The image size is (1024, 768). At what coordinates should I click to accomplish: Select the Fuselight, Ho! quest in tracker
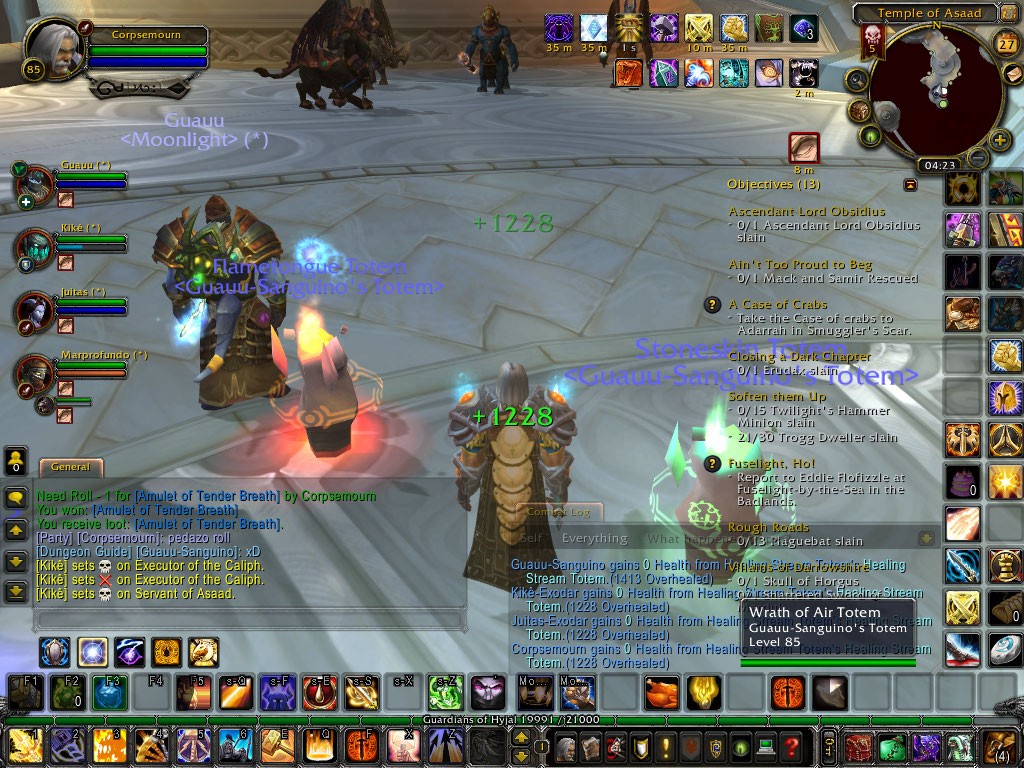[x=771, y=464]
